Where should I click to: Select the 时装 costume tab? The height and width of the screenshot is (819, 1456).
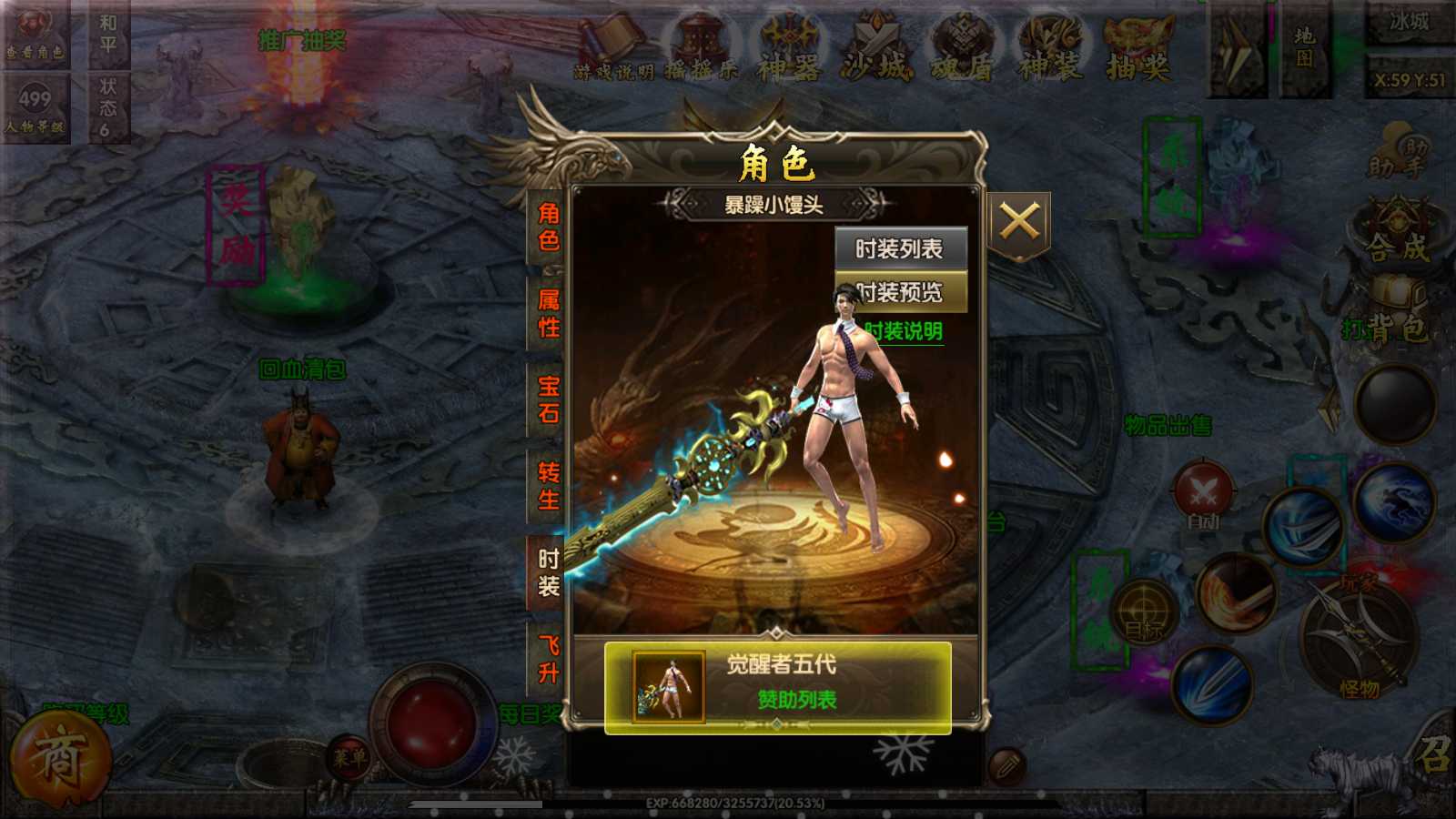coord(548,572)
